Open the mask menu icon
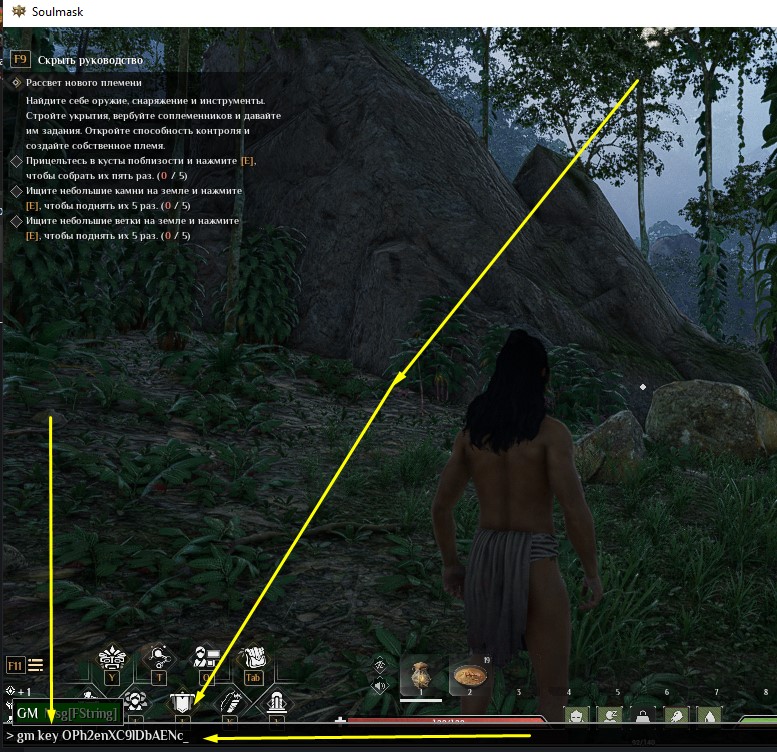The height and width of the screenshot is (752, 777). pyautogui.click(x=112, y=658)
